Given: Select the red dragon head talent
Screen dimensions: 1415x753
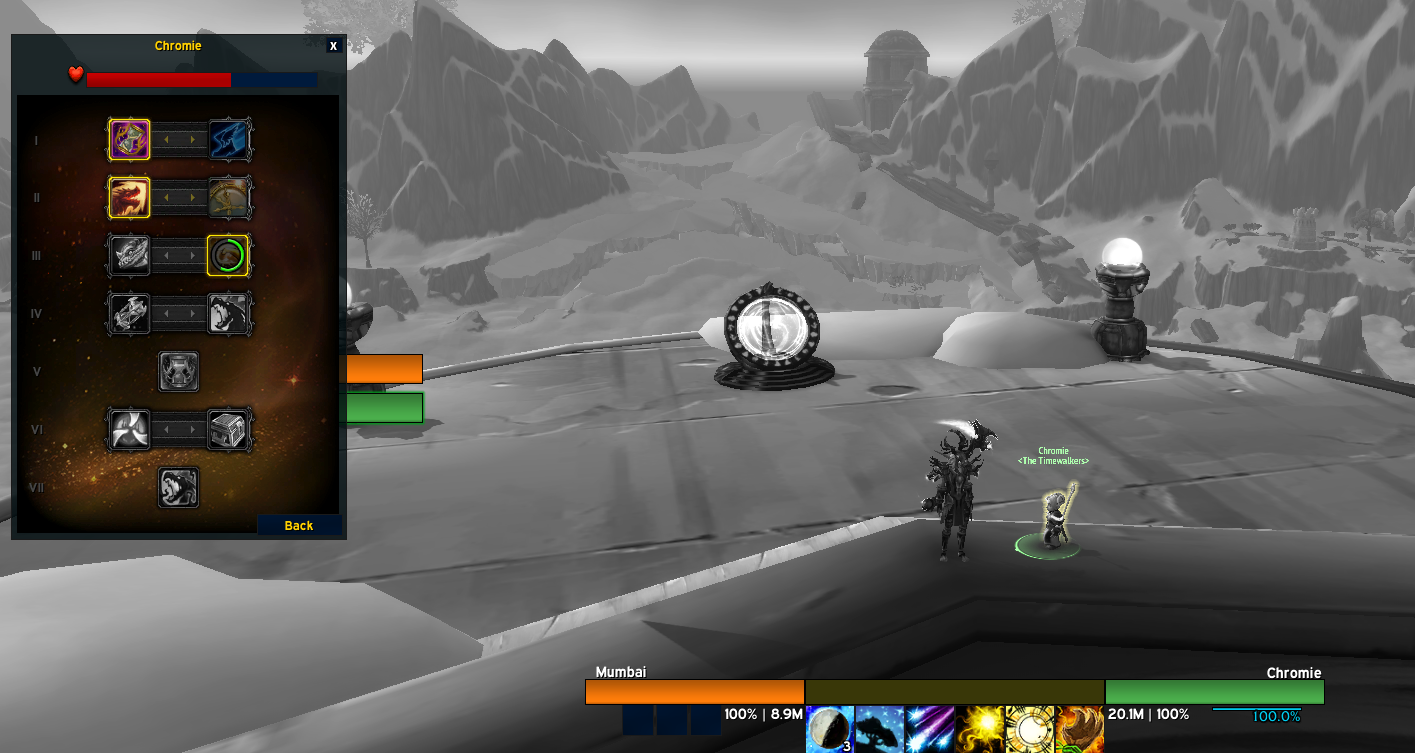Looking at the screenshot, I should (130, 197).
